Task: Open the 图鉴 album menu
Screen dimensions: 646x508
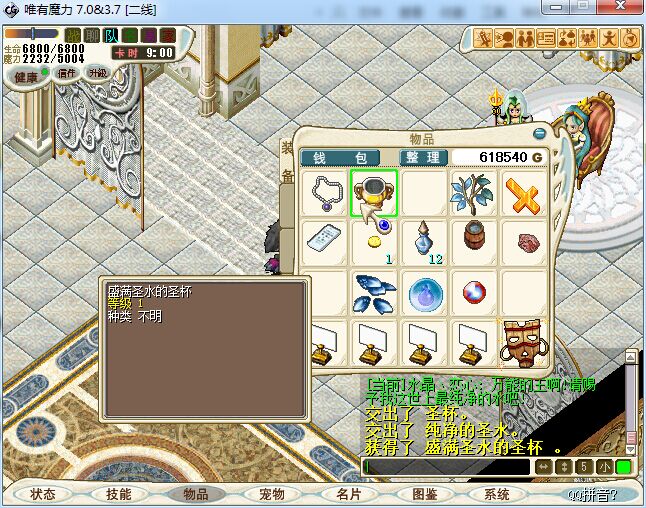Action: tap(424, 494)
